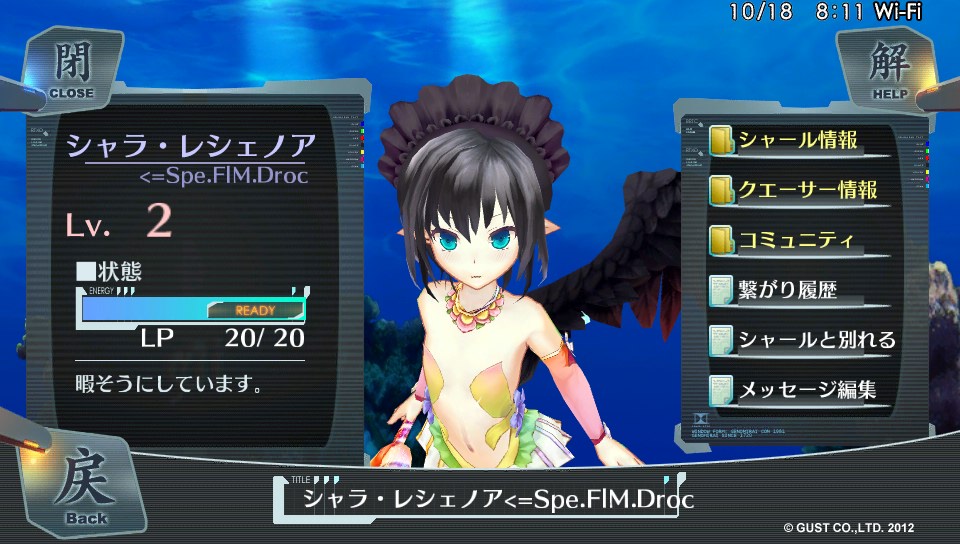
Task: Open シャール情報 menu entry
Action: pos(797,141)
